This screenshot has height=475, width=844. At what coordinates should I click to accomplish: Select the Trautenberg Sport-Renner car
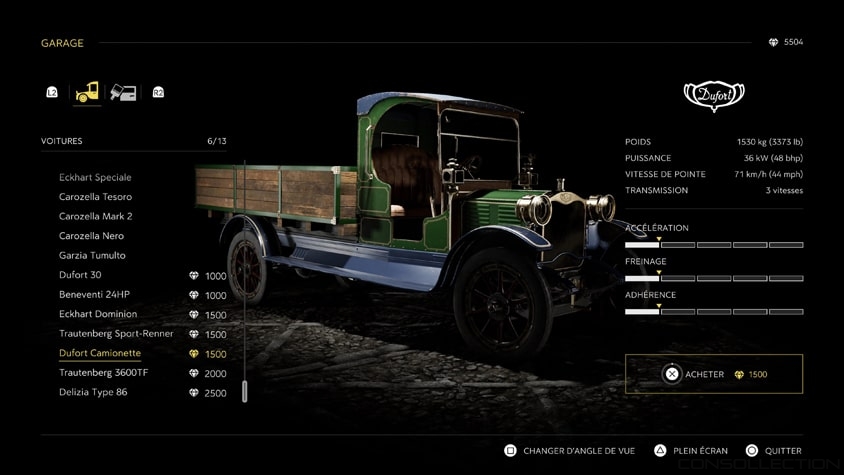[x=116, y=333]
